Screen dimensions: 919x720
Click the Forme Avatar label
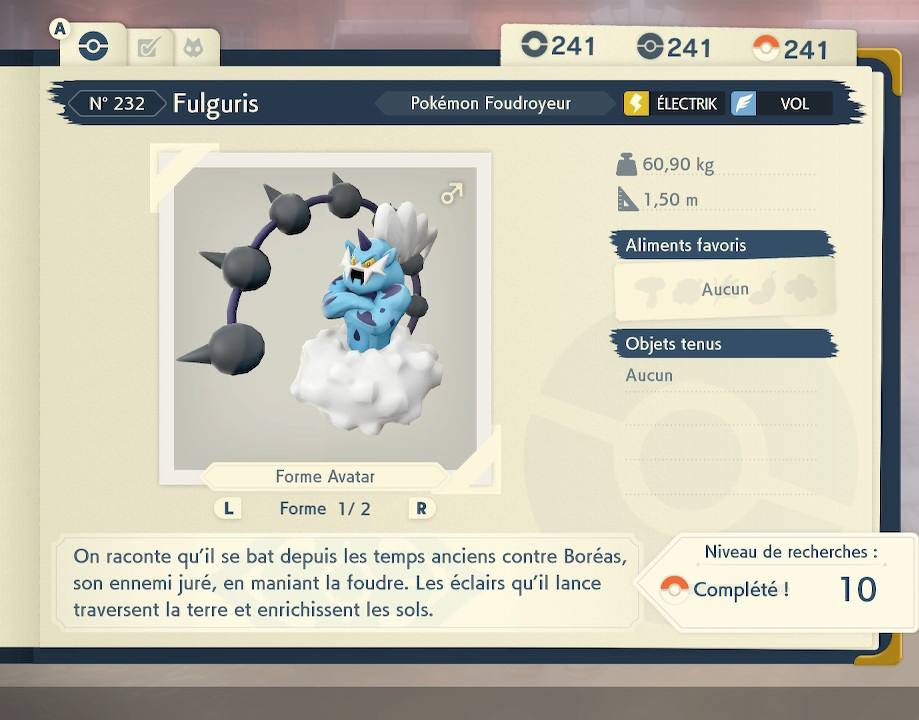pos(325,477)
